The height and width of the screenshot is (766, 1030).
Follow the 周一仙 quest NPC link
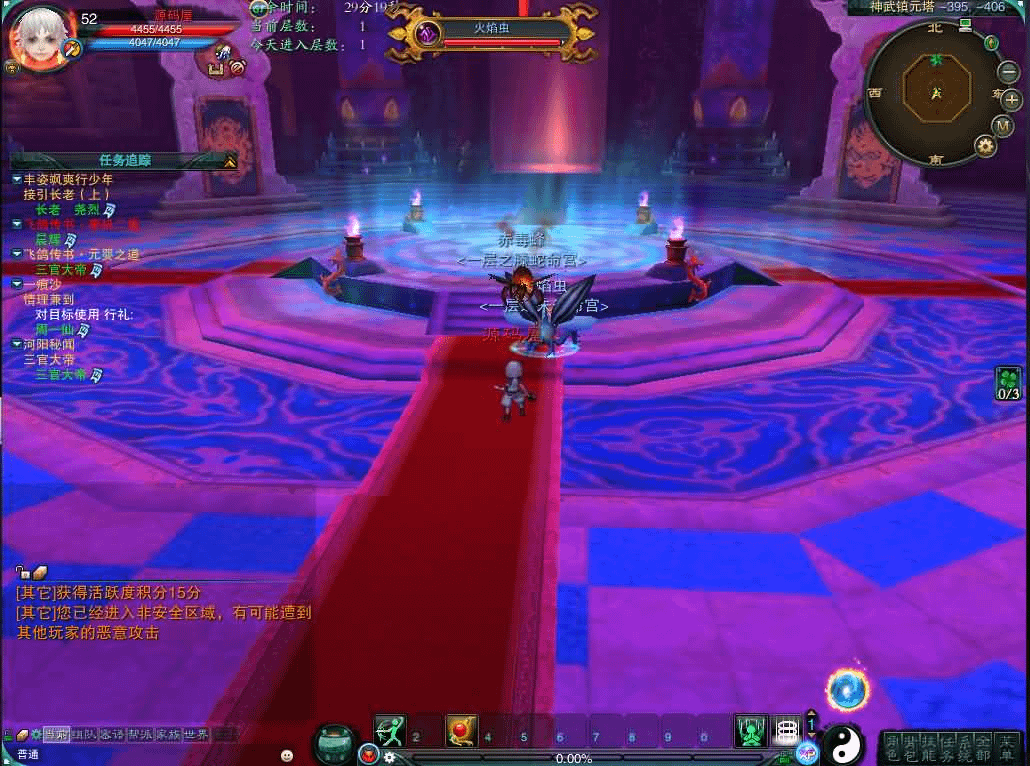click(62, 329)
